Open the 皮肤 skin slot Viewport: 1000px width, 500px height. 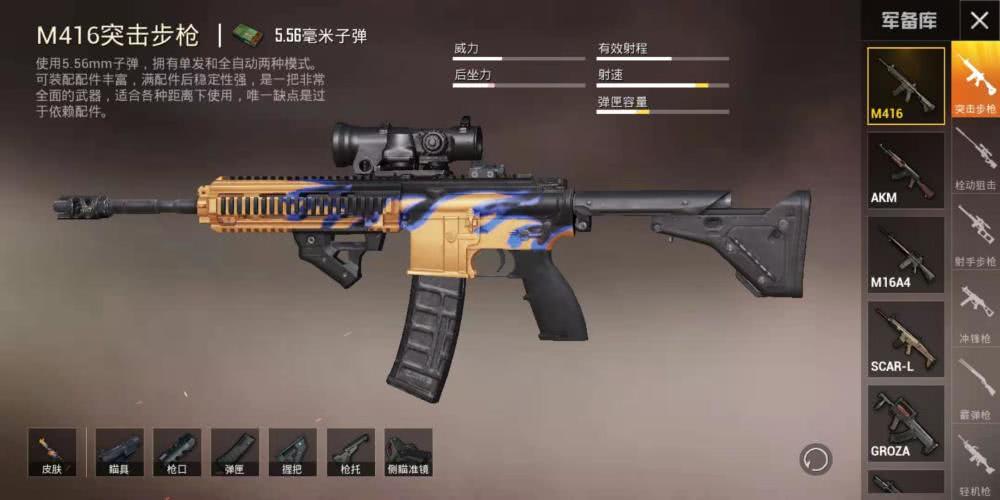pyautogui.click(x=52, y=452)
